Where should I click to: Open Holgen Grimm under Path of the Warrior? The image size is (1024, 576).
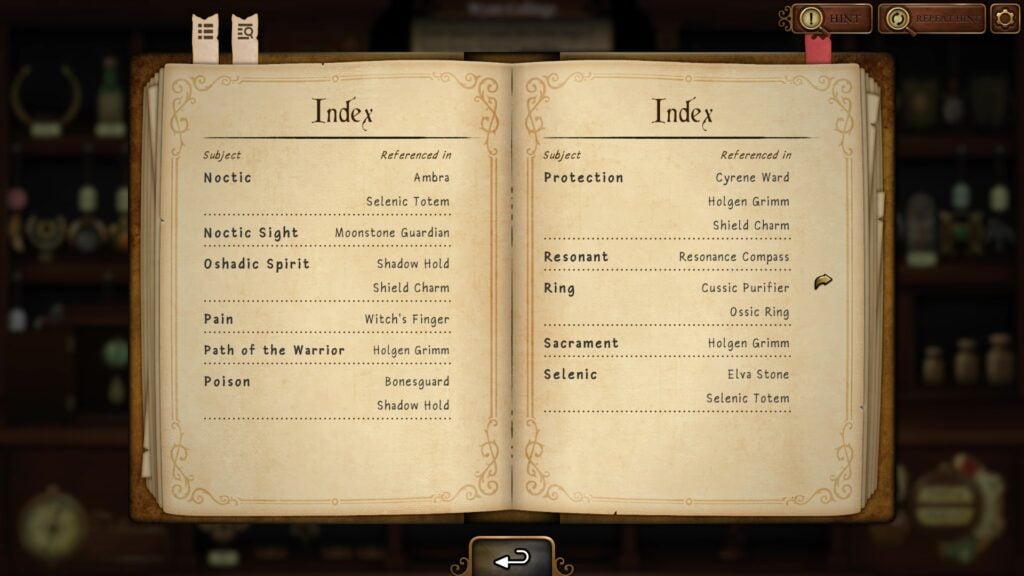(x=411, y=351)
